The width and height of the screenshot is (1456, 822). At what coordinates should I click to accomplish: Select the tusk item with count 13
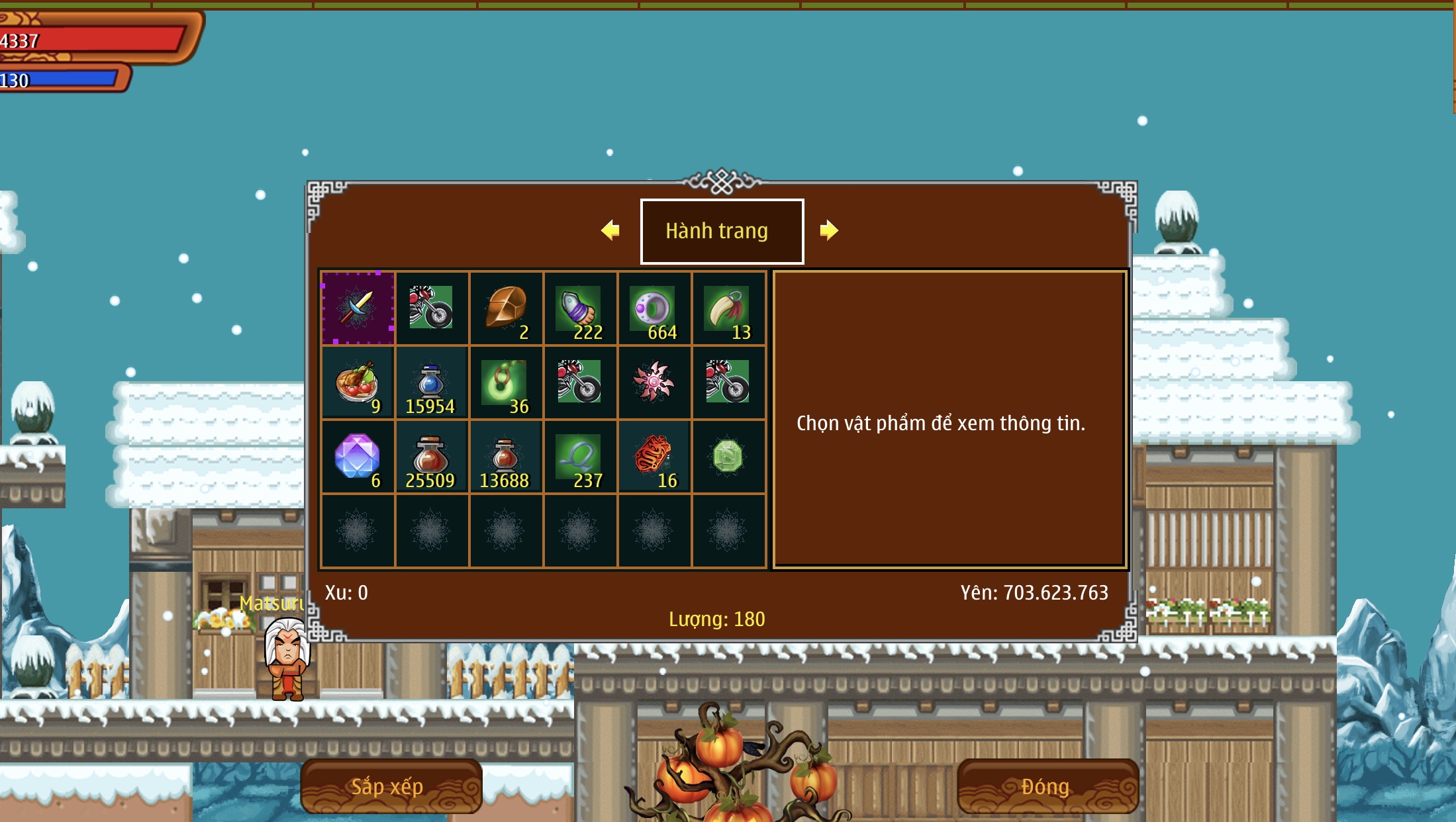pos(728,308)
